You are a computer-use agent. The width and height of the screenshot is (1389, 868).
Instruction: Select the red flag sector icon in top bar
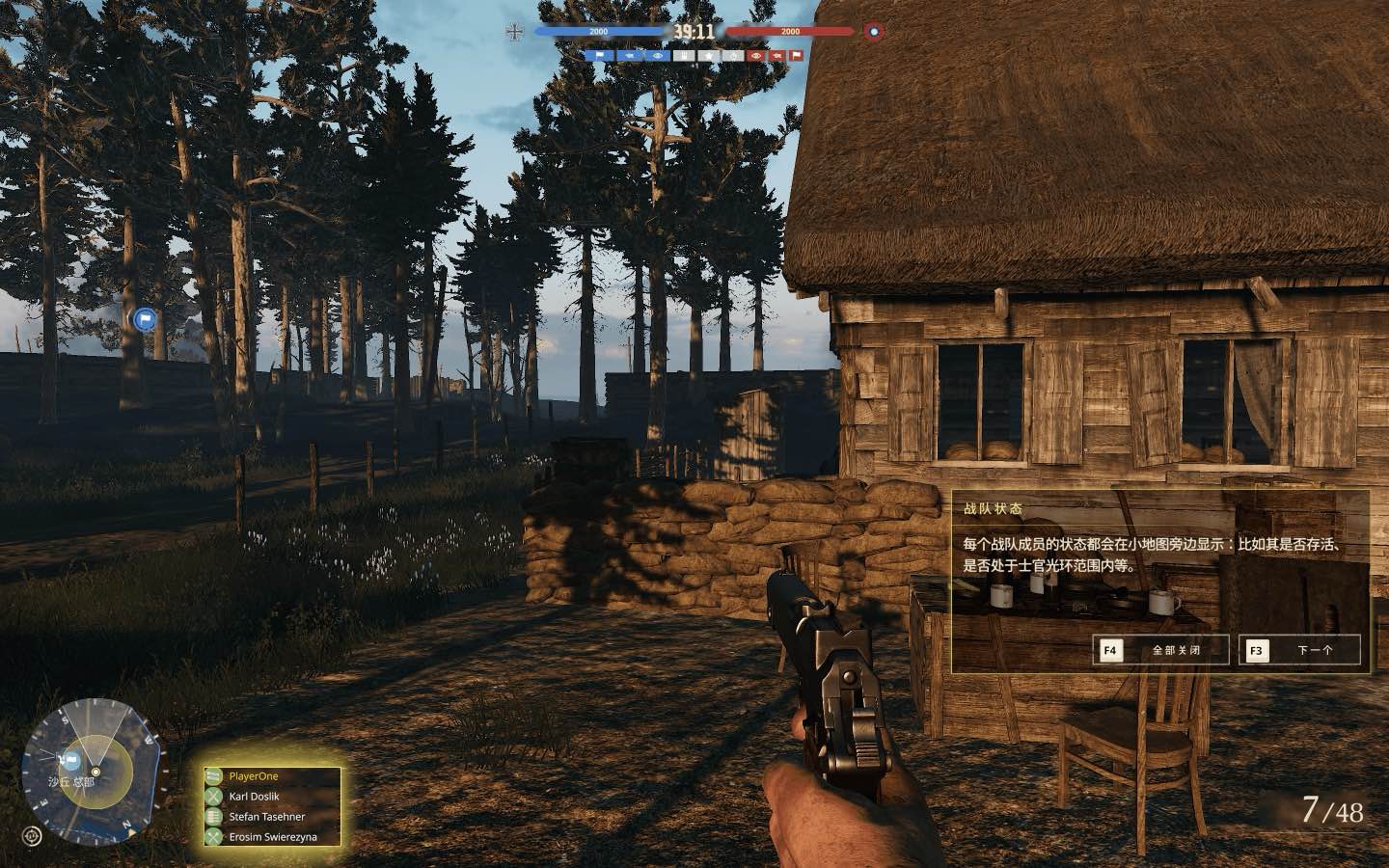[x=795, y=56]
